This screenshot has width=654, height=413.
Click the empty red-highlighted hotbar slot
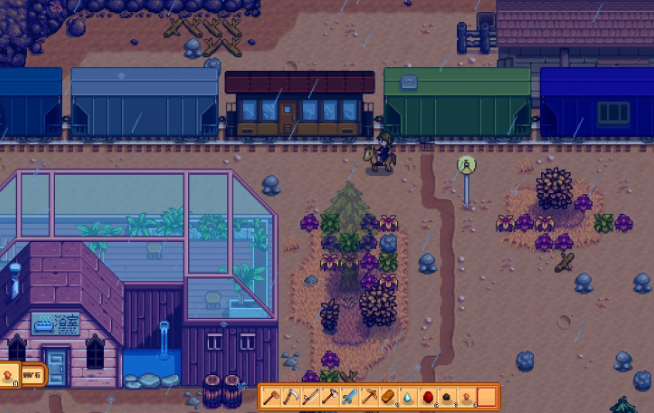[x=486, y=397]
